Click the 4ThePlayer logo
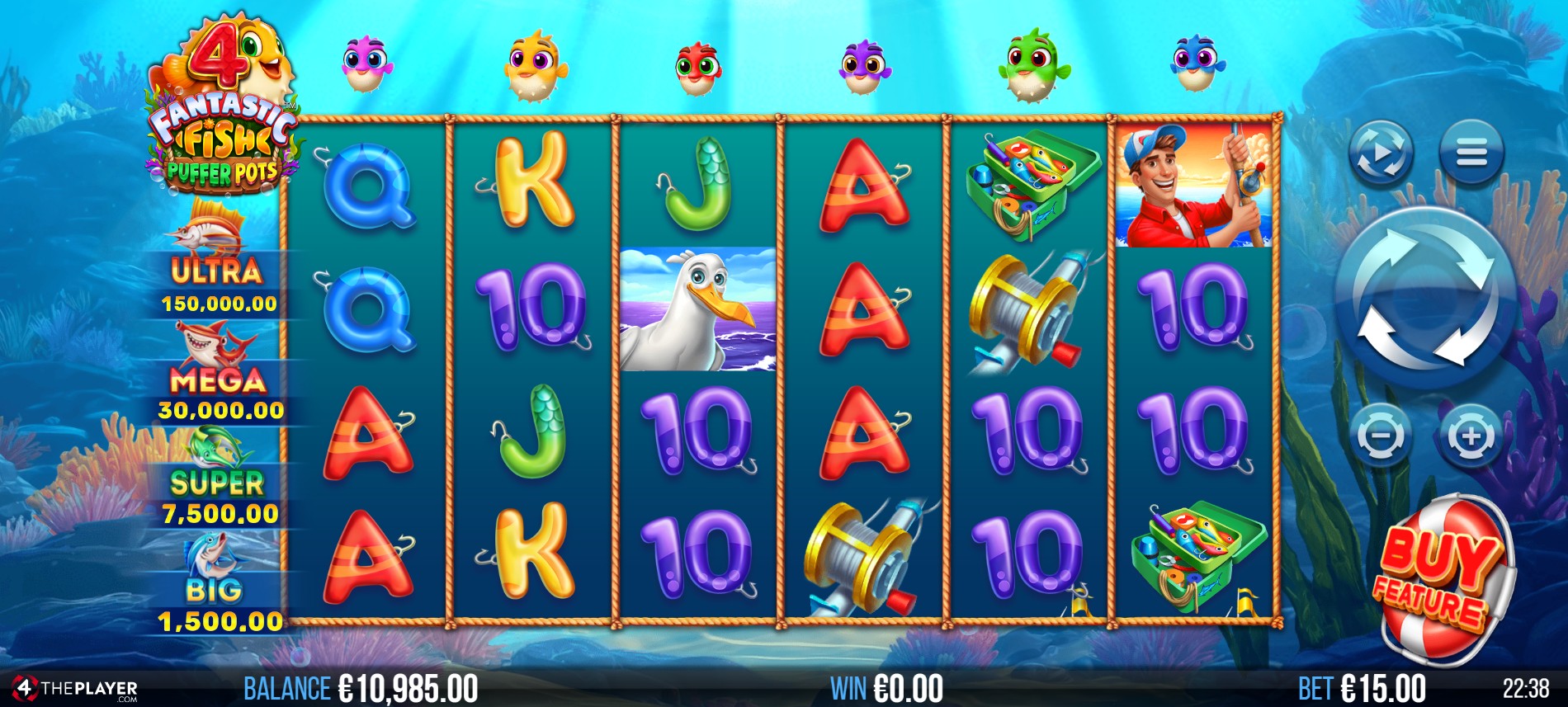This screenshot has width=1568, height=707. coord(74,688)
